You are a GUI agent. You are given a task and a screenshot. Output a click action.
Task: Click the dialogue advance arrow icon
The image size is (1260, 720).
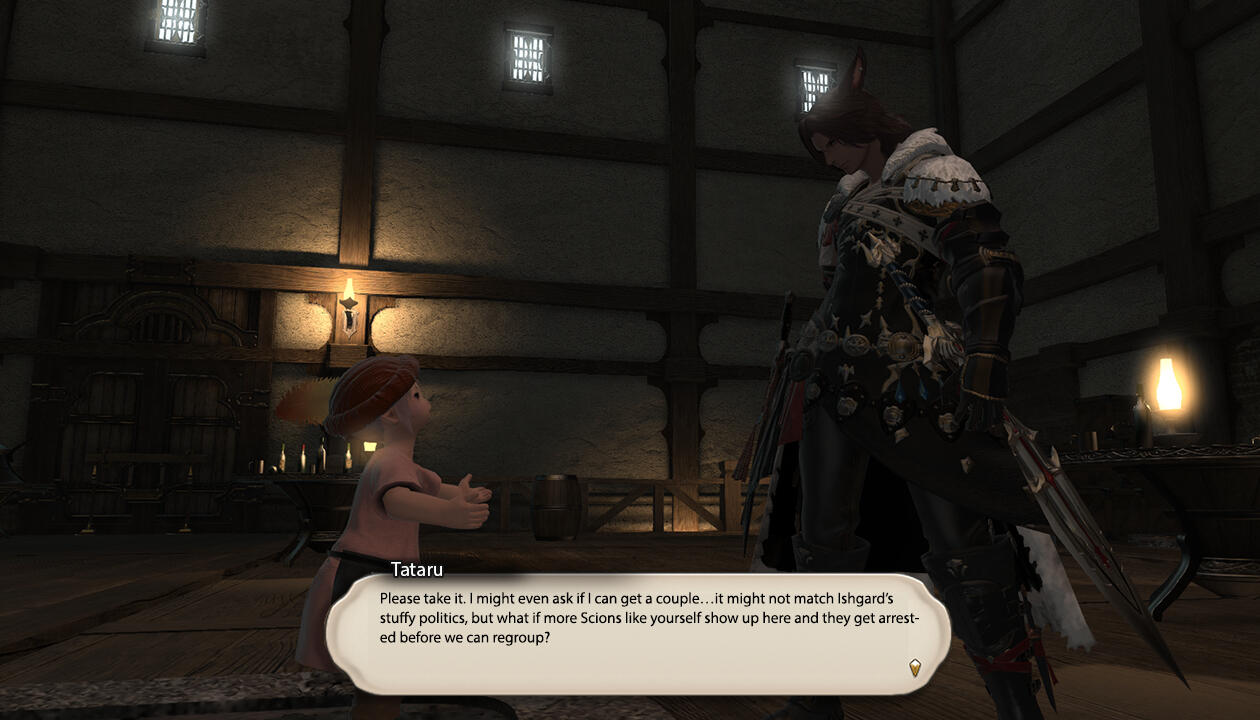(x=914, y=667)
